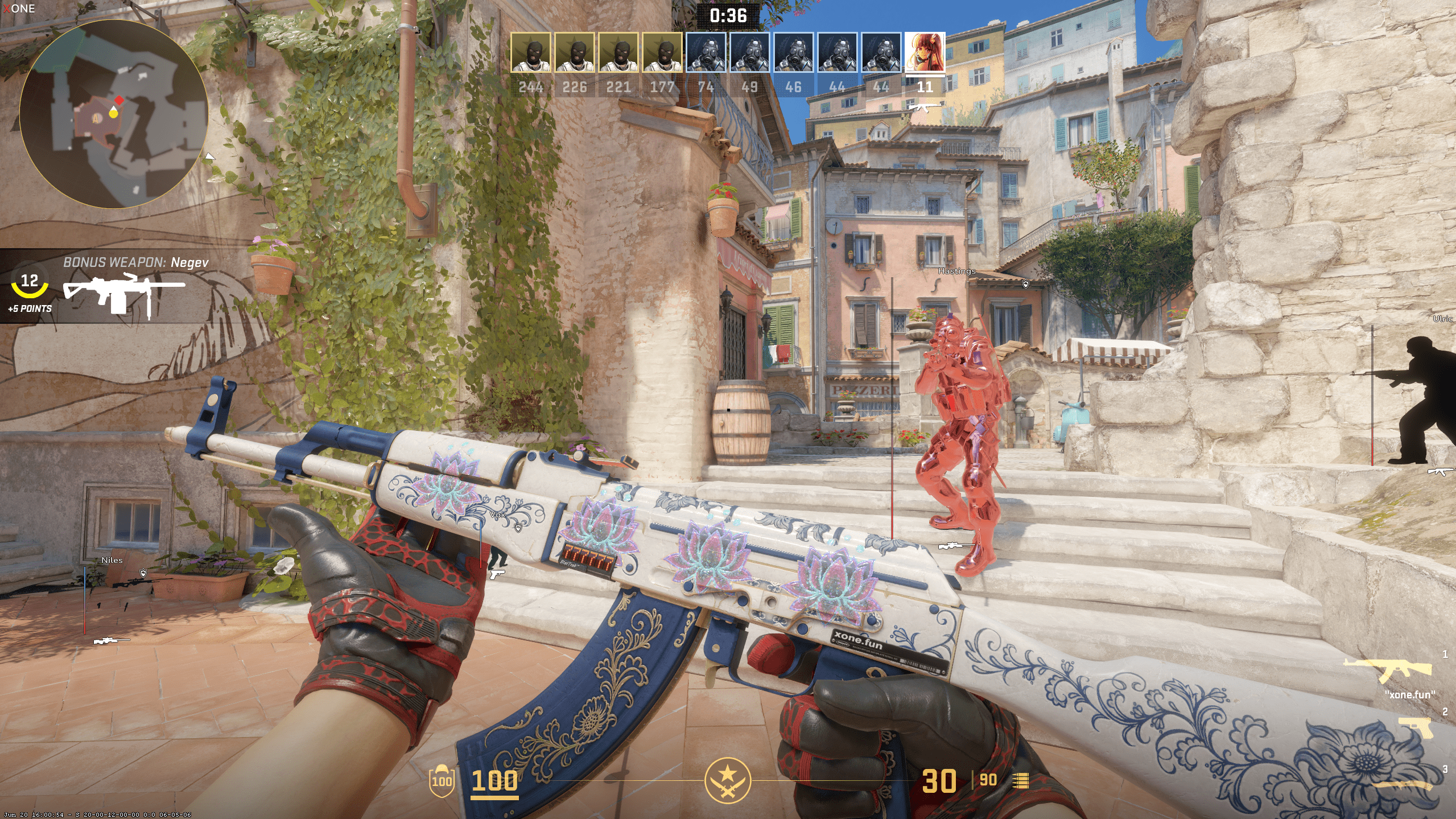Click the Negev bonus weapon icon
This screenshot has height=819, width=1456.
tap(123, 294)
